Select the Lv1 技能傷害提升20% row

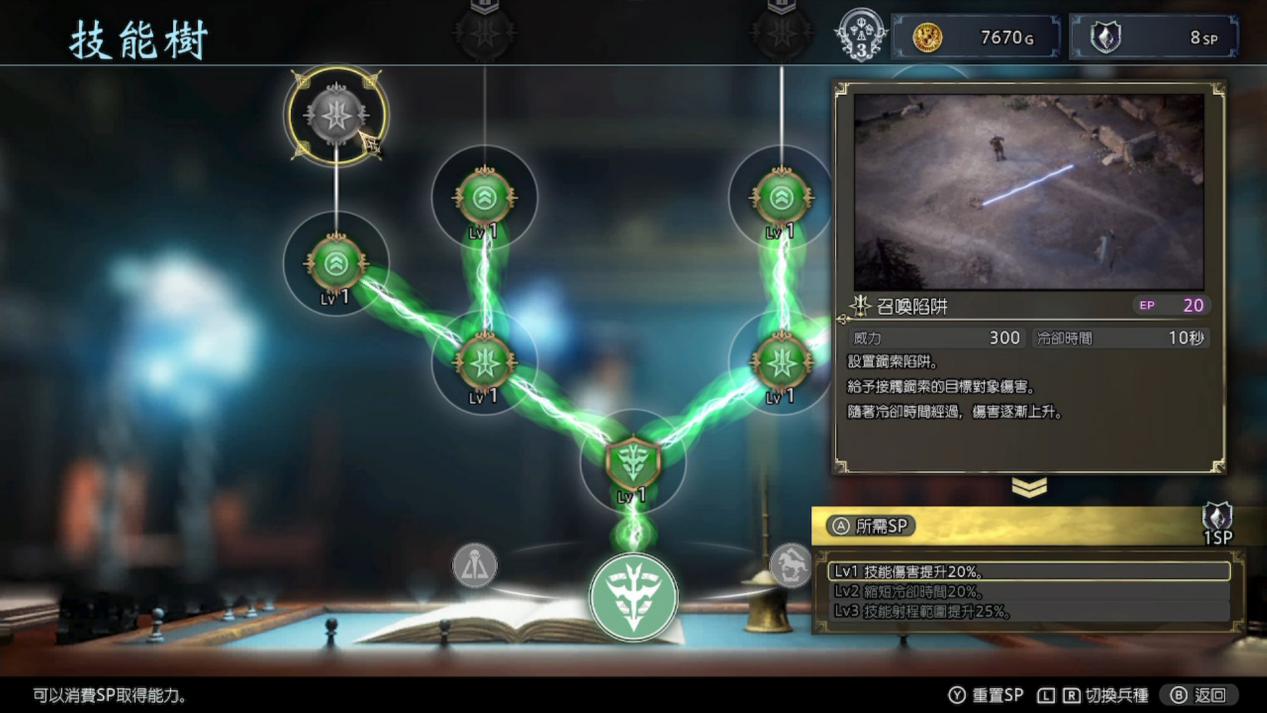click(1029, 571)
